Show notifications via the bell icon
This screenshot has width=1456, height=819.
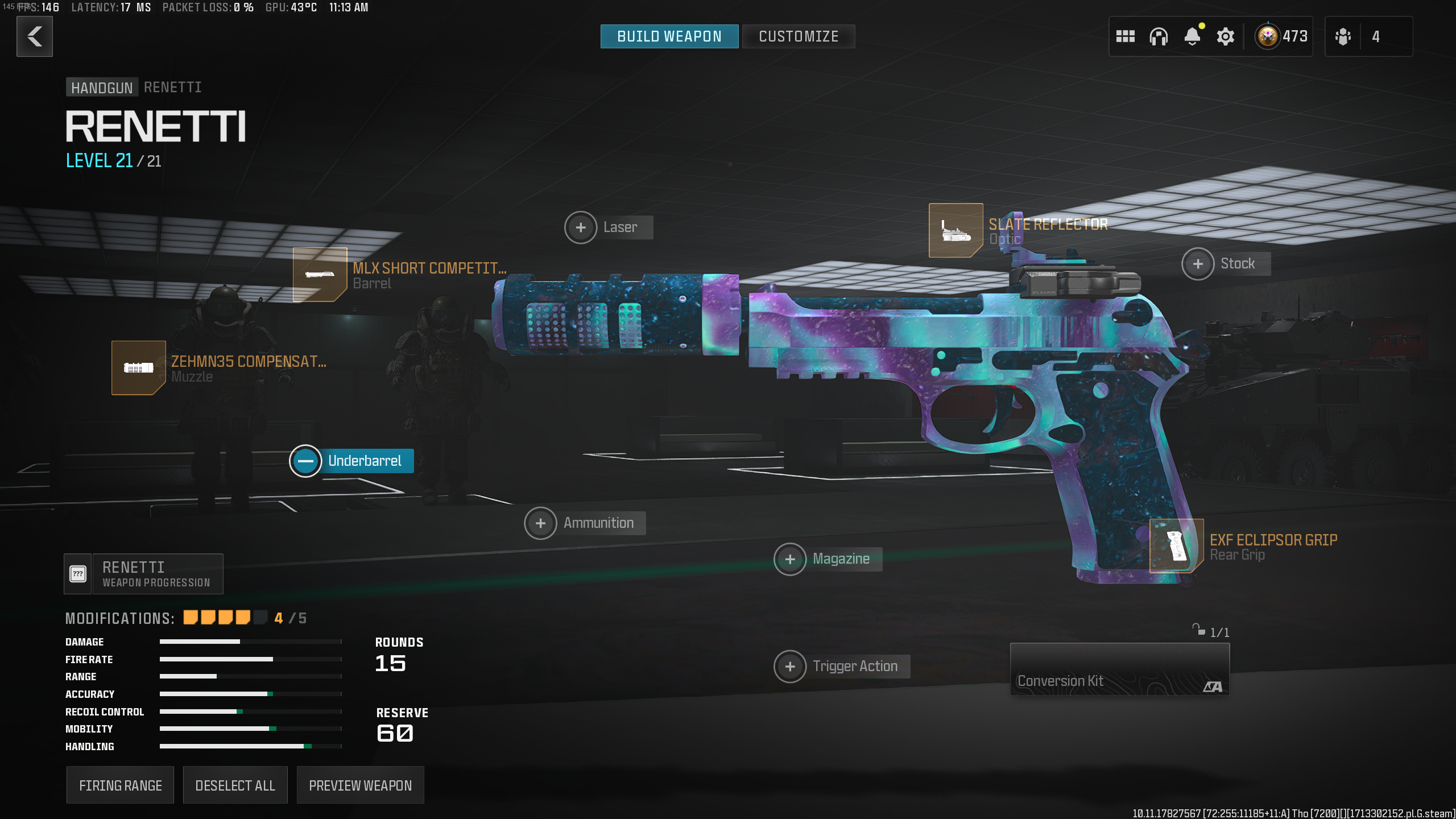1192,36
